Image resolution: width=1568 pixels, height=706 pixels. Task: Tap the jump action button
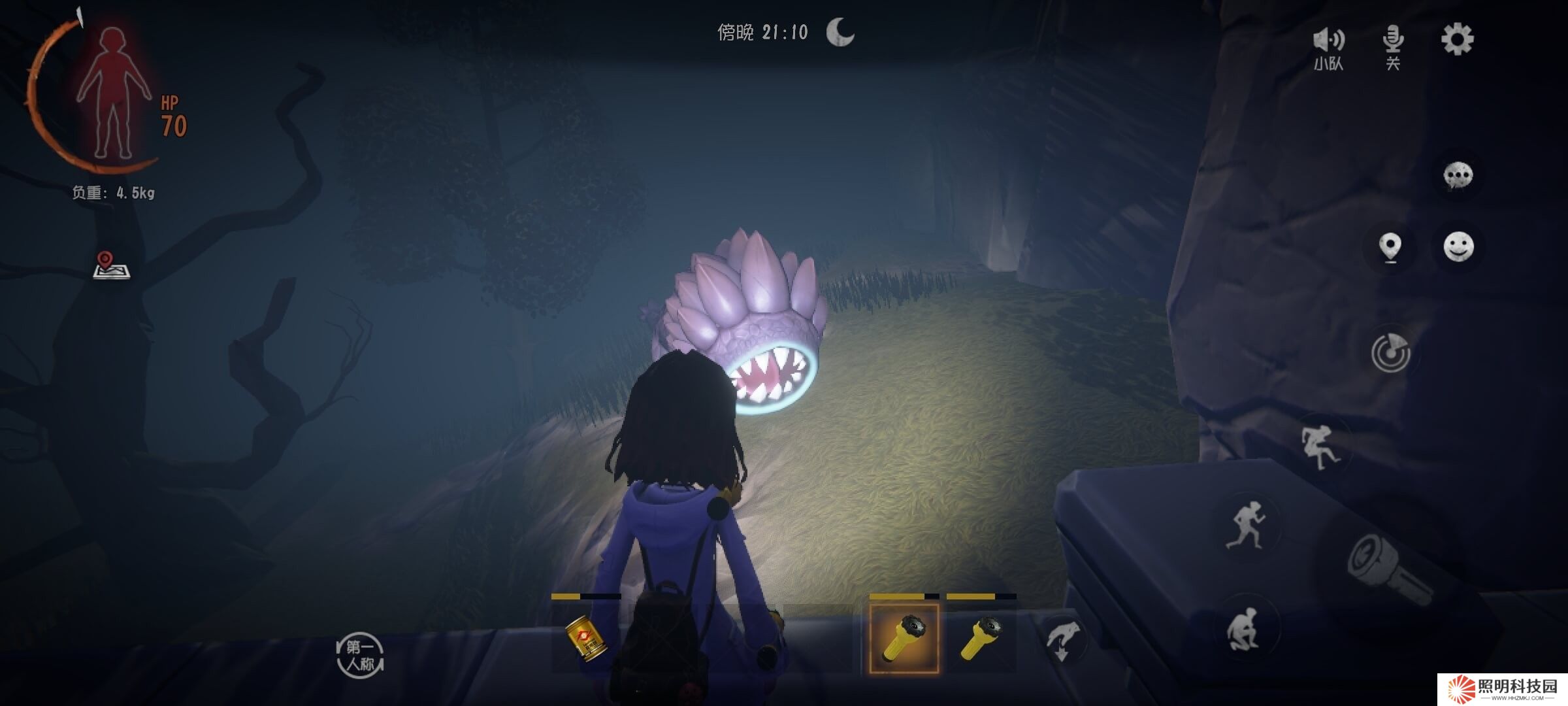1318,446
